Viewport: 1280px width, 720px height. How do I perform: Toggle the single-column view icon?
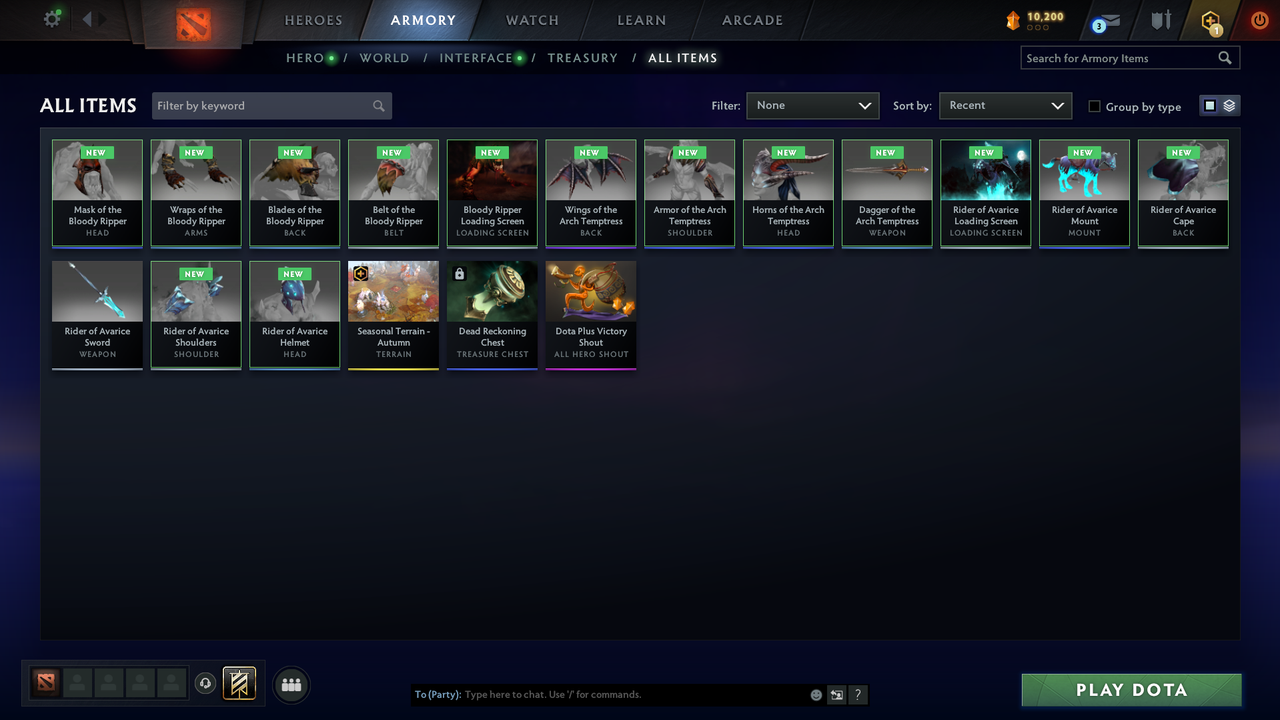1210,103
